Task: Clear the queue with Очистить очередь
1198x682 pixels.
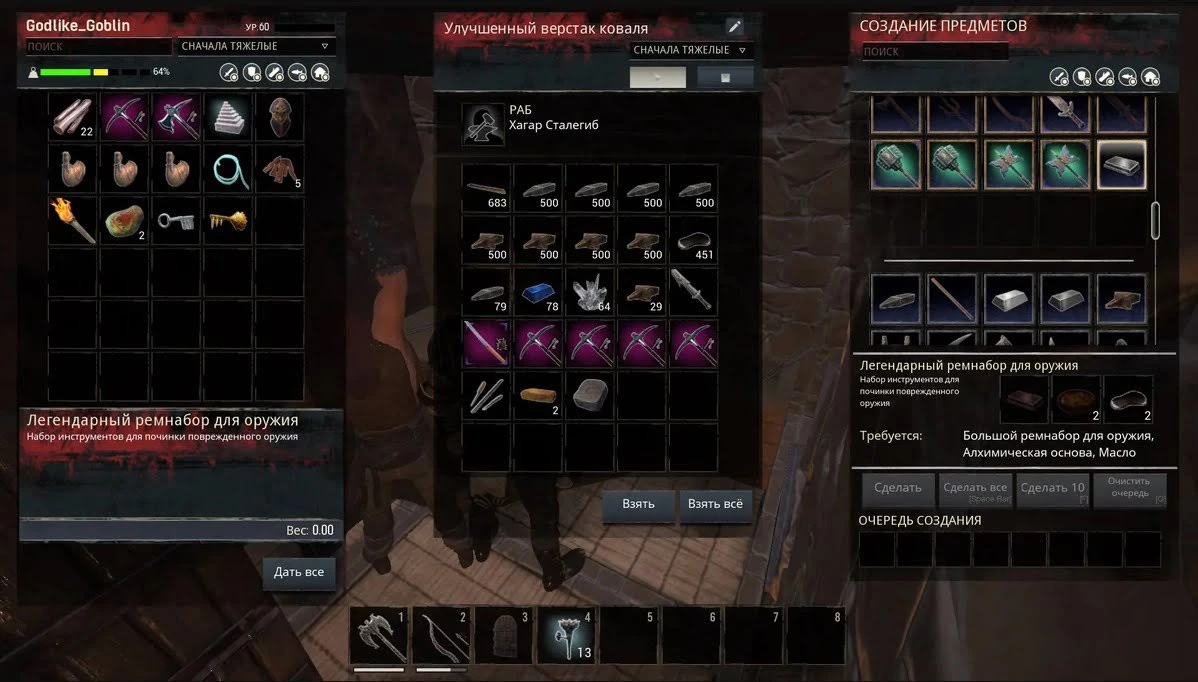Action: pos(1129,489)
